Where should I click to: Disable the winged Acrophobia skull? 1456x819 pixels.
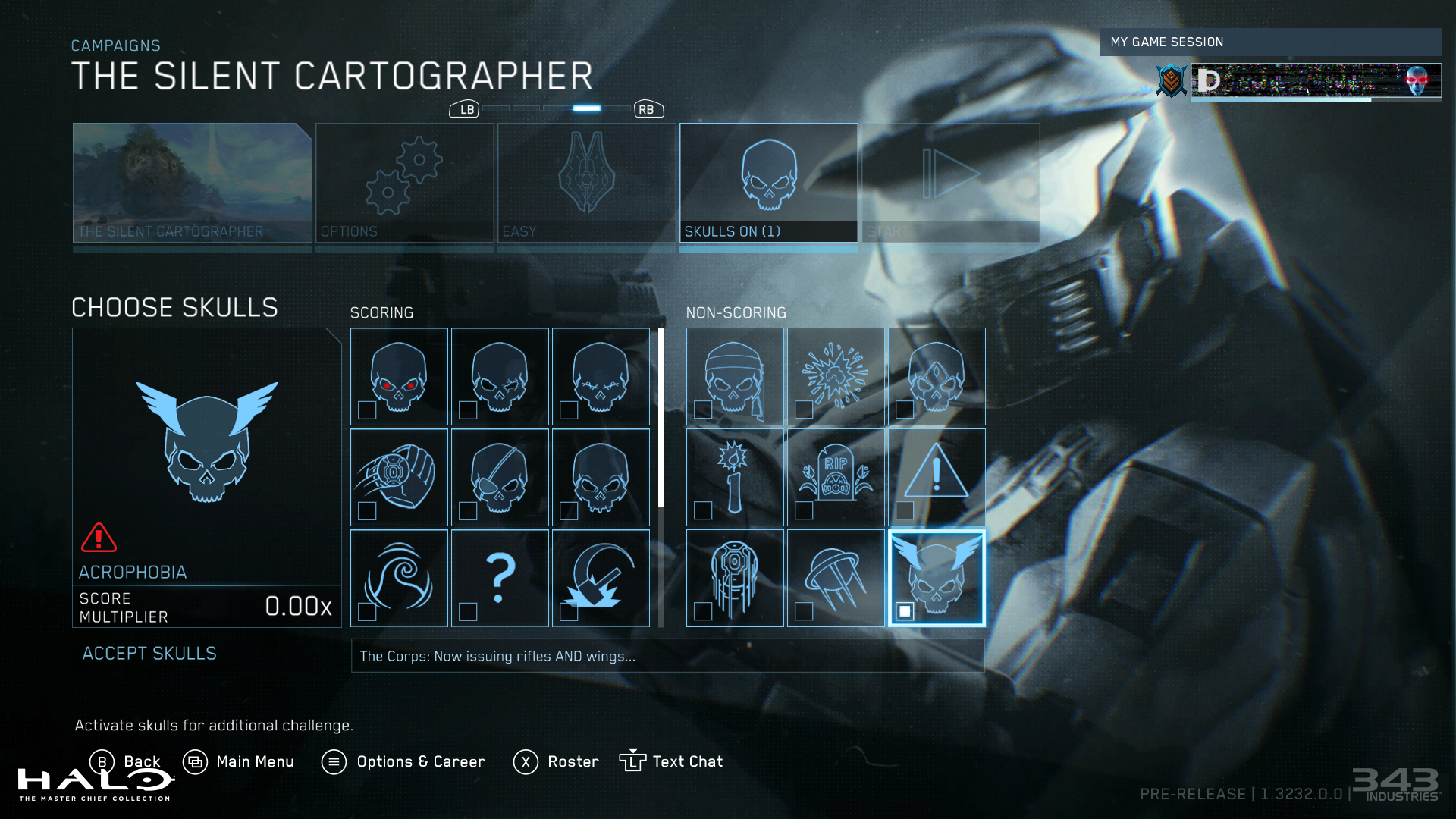[x=937, y=578]
